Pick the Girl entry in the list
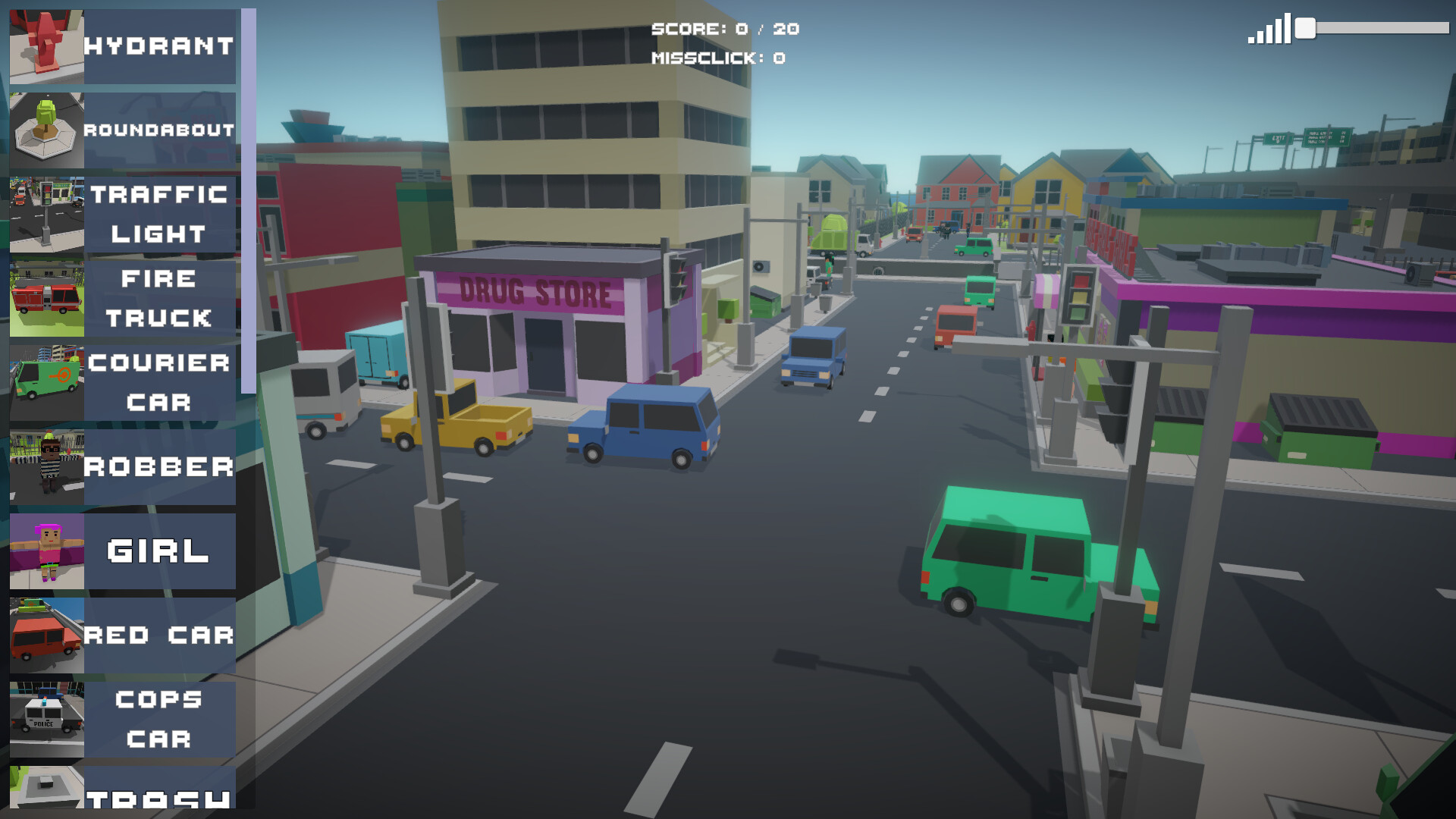Screen dimensions: 1456x819 (123, 551)
